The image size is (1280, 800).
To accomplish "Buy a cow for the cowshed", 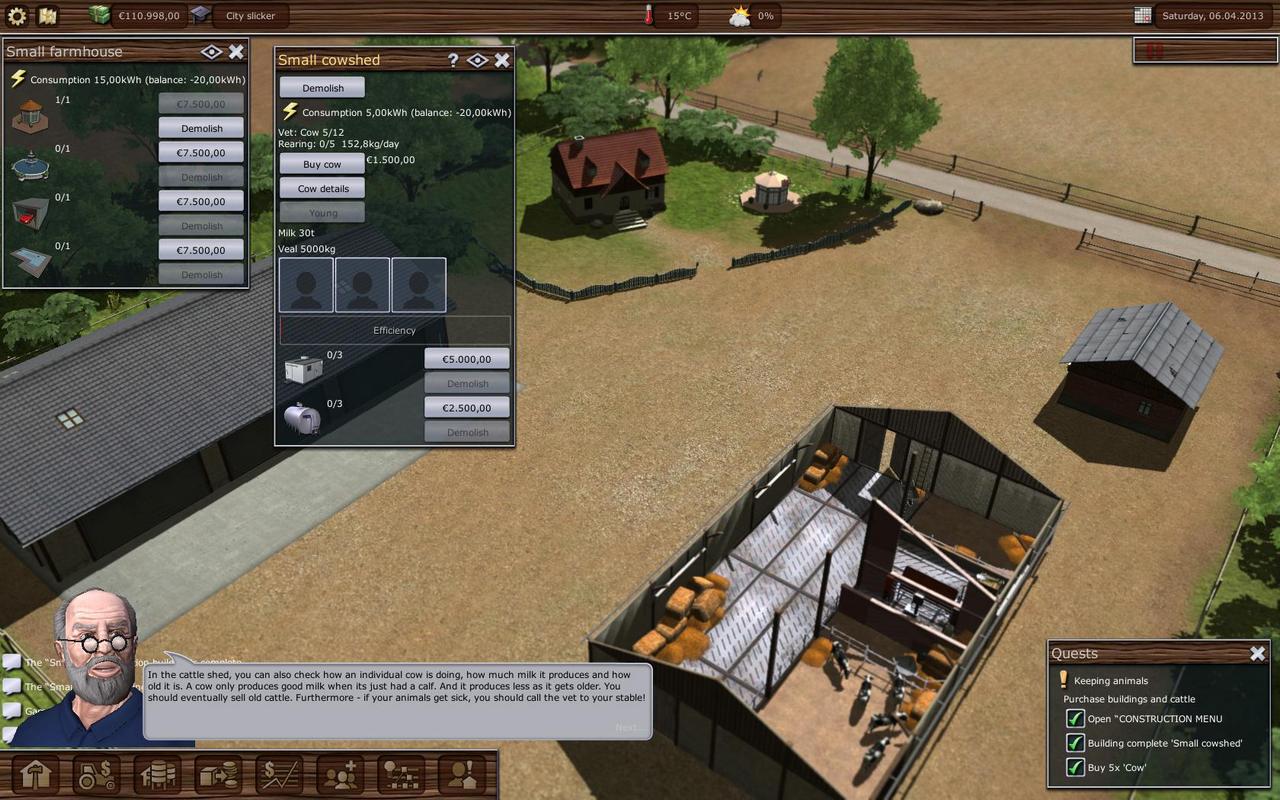I will tap(322, 164).
